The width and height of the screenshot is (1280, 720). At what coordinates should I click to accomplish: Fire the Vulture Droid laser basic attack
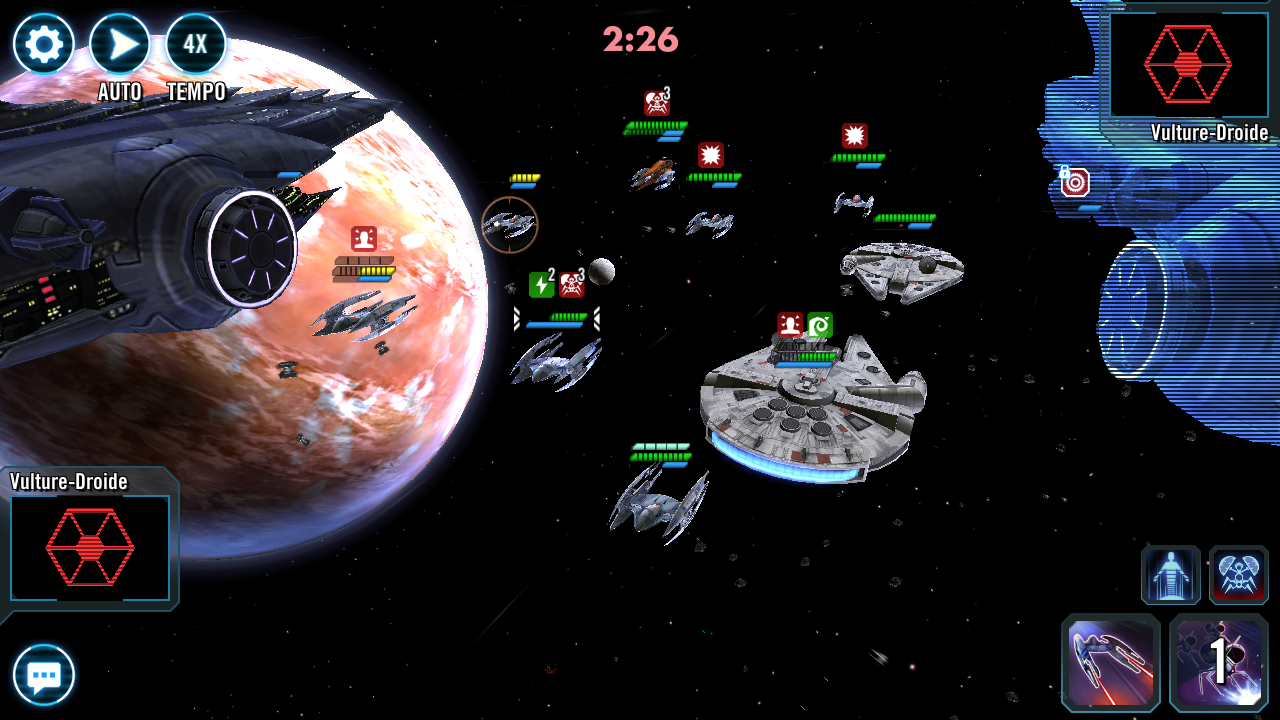click(x=1111, y=663)
